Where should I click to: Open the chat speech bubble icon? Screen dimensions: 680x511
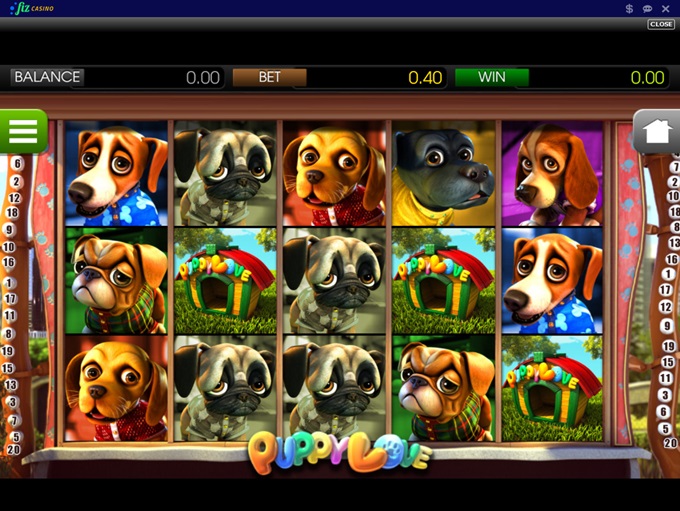pos(648,8)
